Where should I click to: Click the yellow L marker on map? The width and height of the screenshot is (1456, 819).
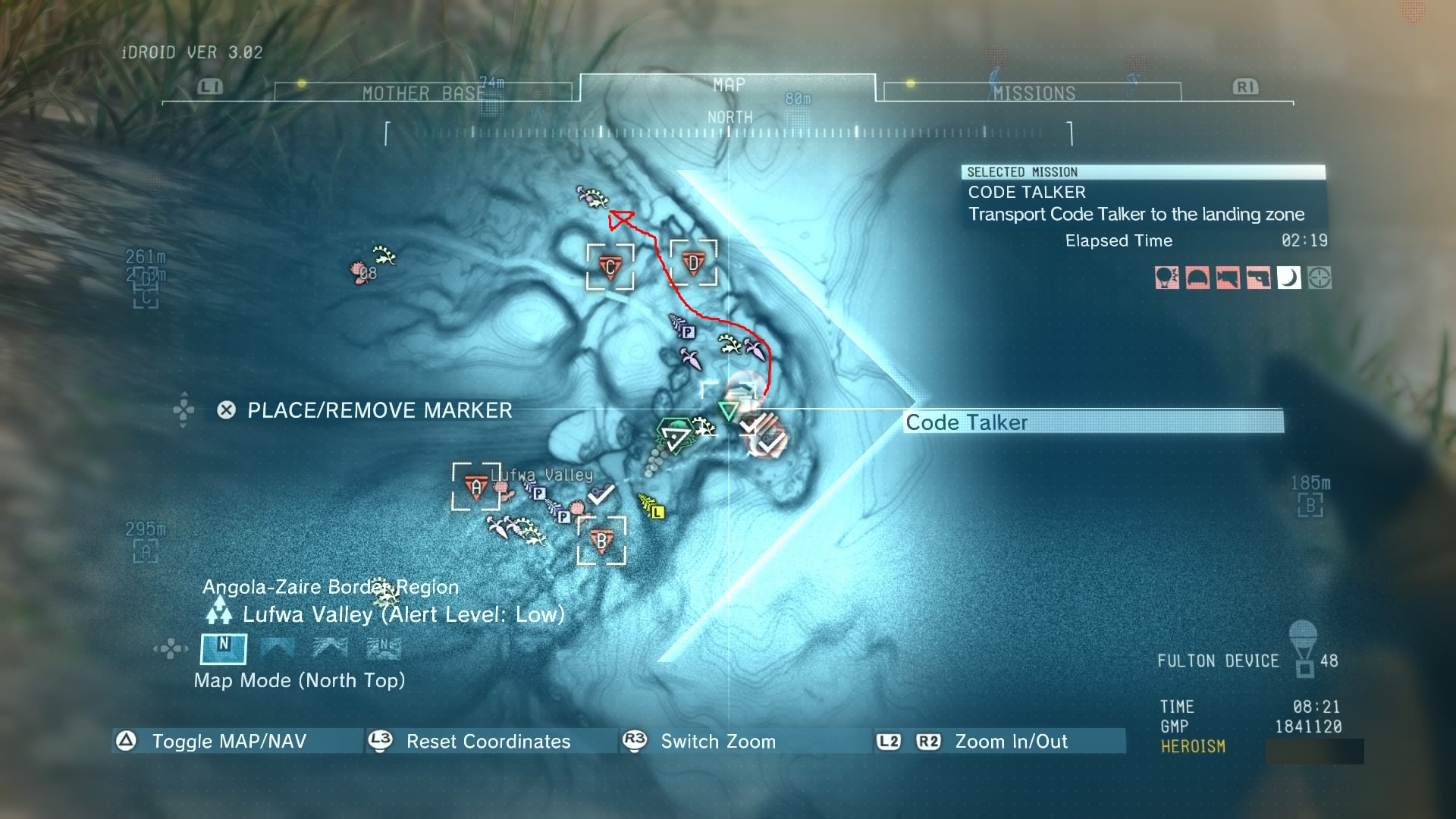pyautogui.click(x=657, y=512)
